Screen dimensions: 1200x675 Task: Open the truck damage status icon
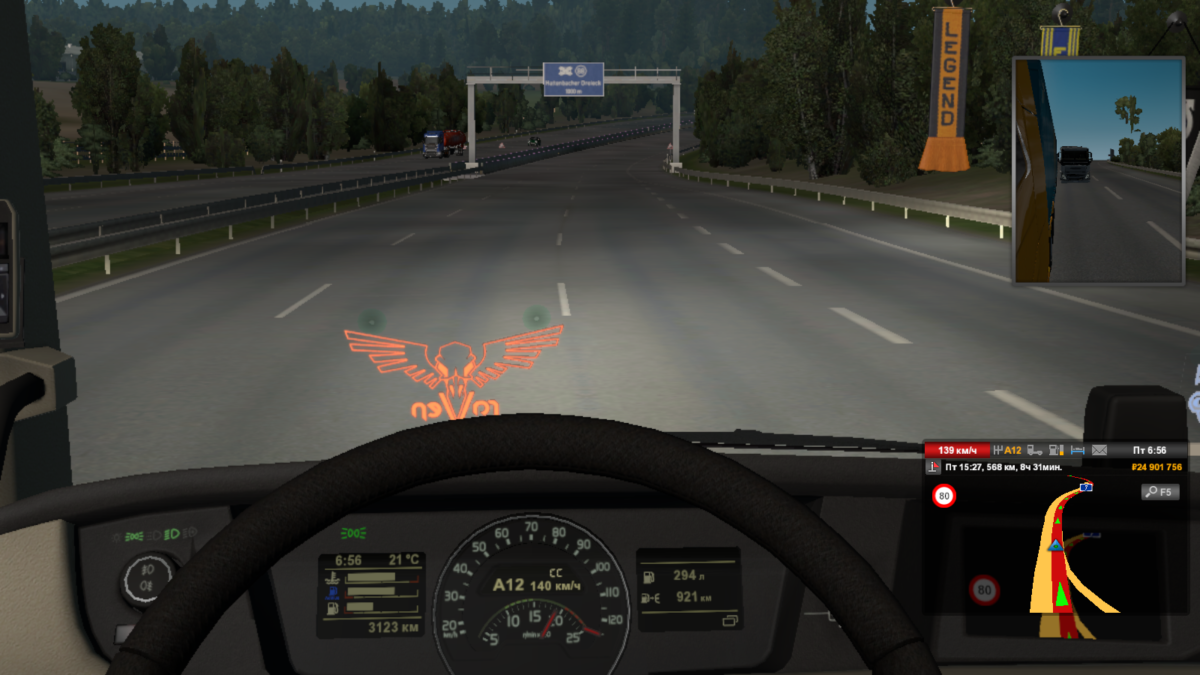coord(1035,451)
